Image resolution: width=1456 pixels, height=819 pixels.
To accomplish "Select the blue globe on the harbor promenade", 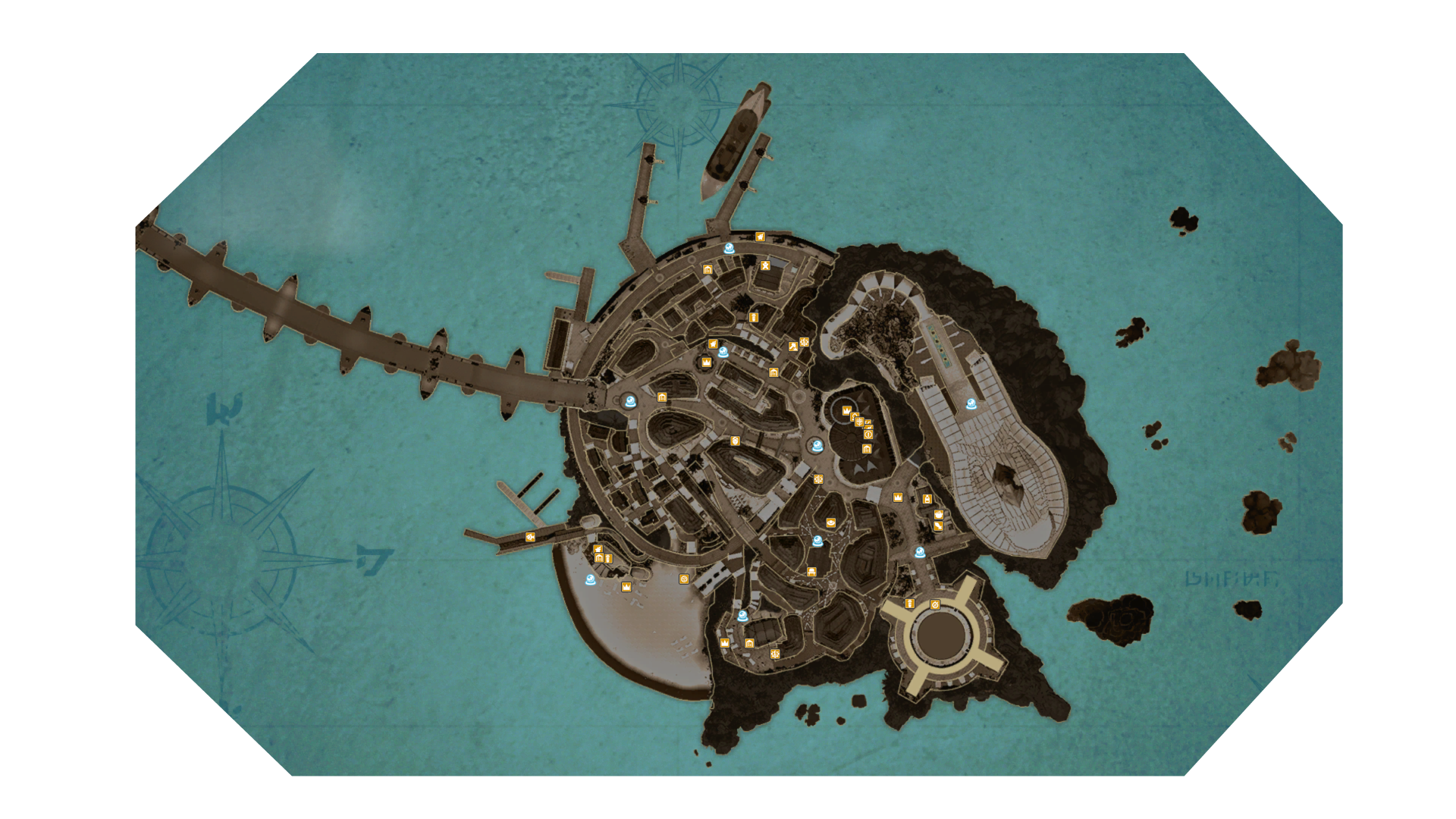I will click(x=729, y=248).
